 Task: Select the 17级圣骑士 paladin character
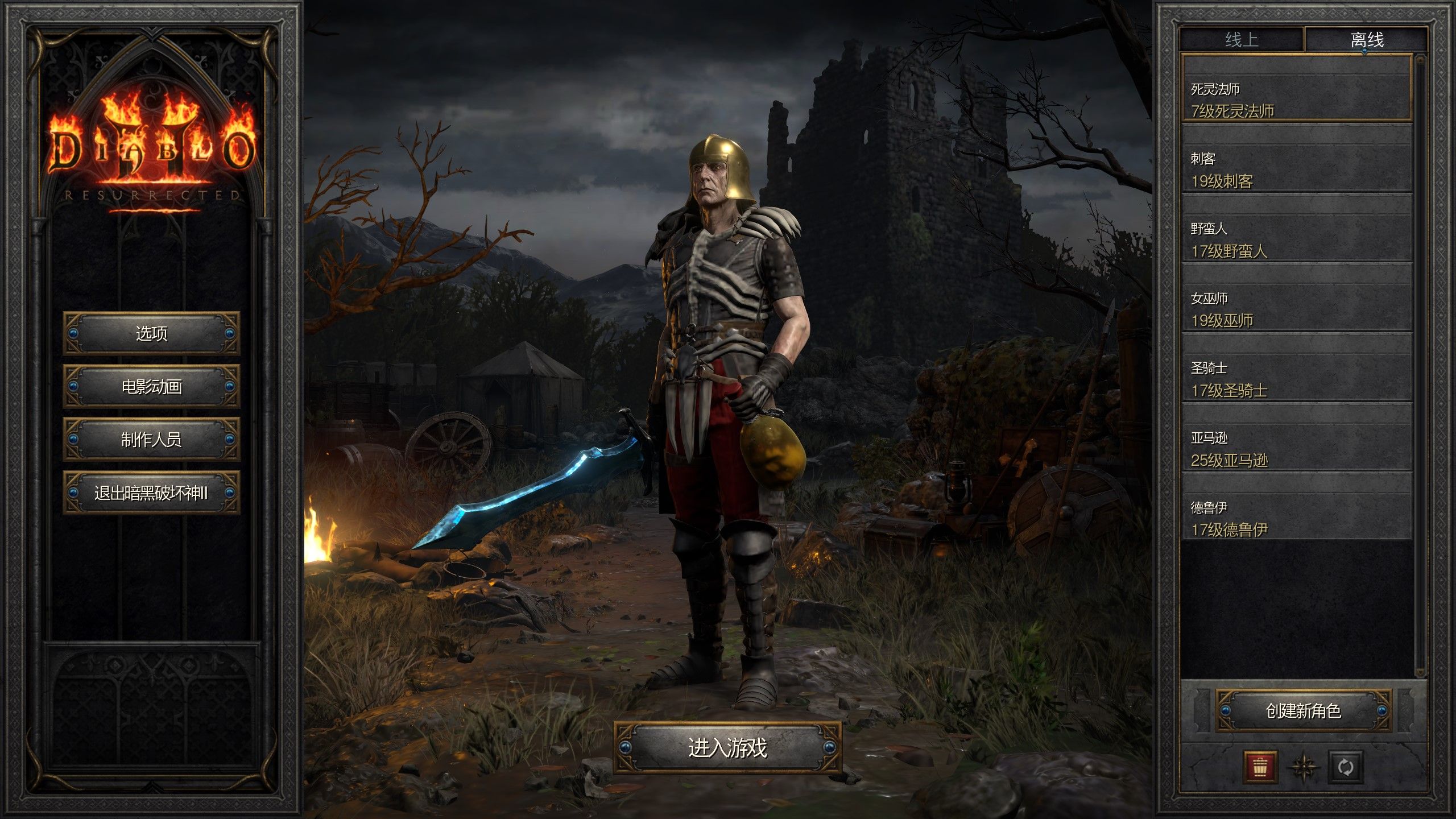(x=1297, y=379)
